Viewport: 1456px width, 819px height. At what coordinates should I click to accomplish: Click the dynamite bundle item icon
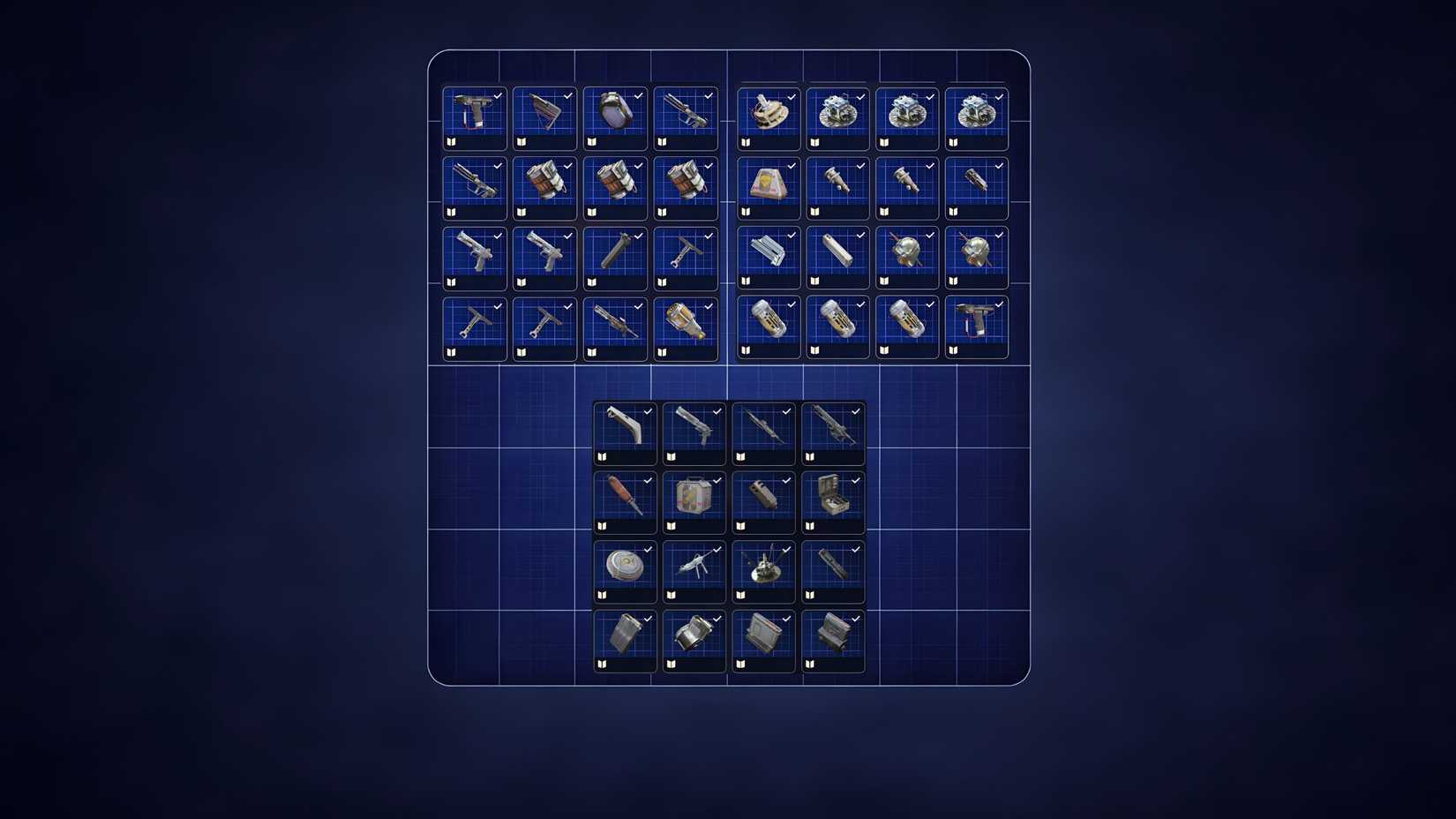(x=544, y=184)
